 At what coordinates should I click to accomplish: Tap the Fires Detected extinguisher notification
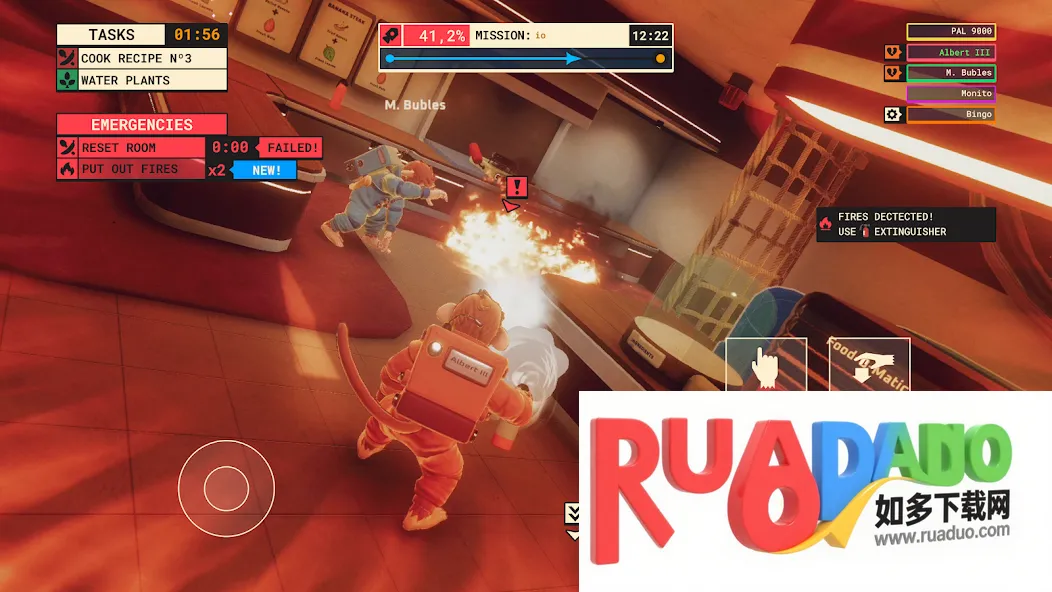[x=906, y=224]
